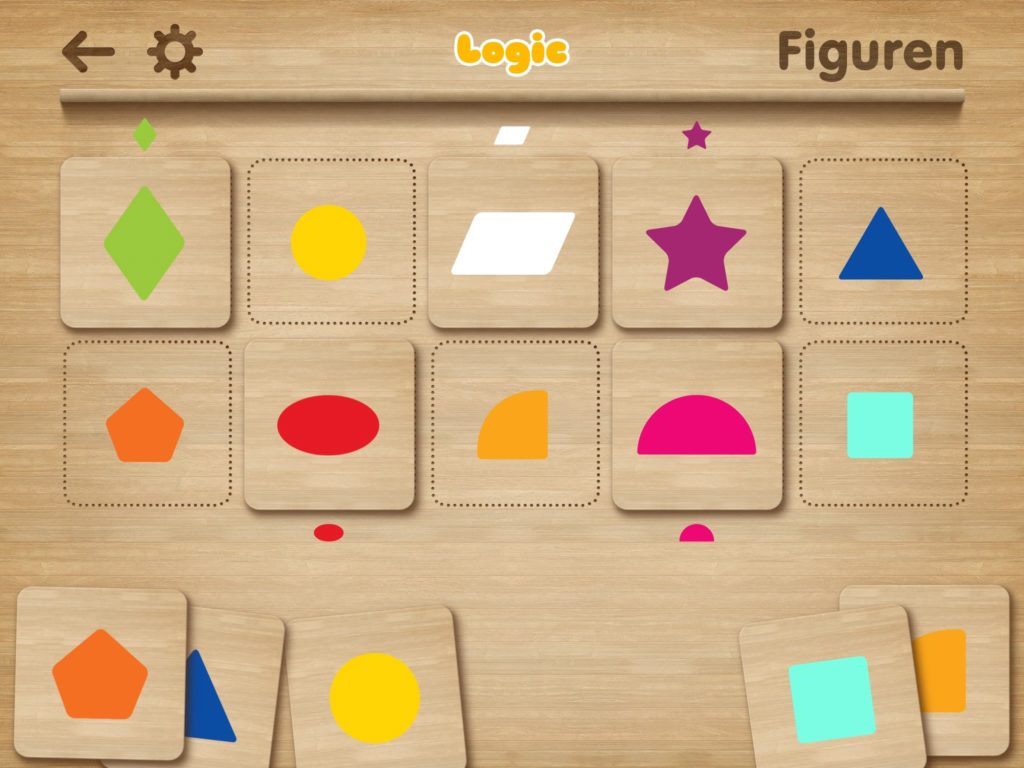1024x768 pixels.
Task: Go back with the arrow button
Action: [x=88, y=52]
